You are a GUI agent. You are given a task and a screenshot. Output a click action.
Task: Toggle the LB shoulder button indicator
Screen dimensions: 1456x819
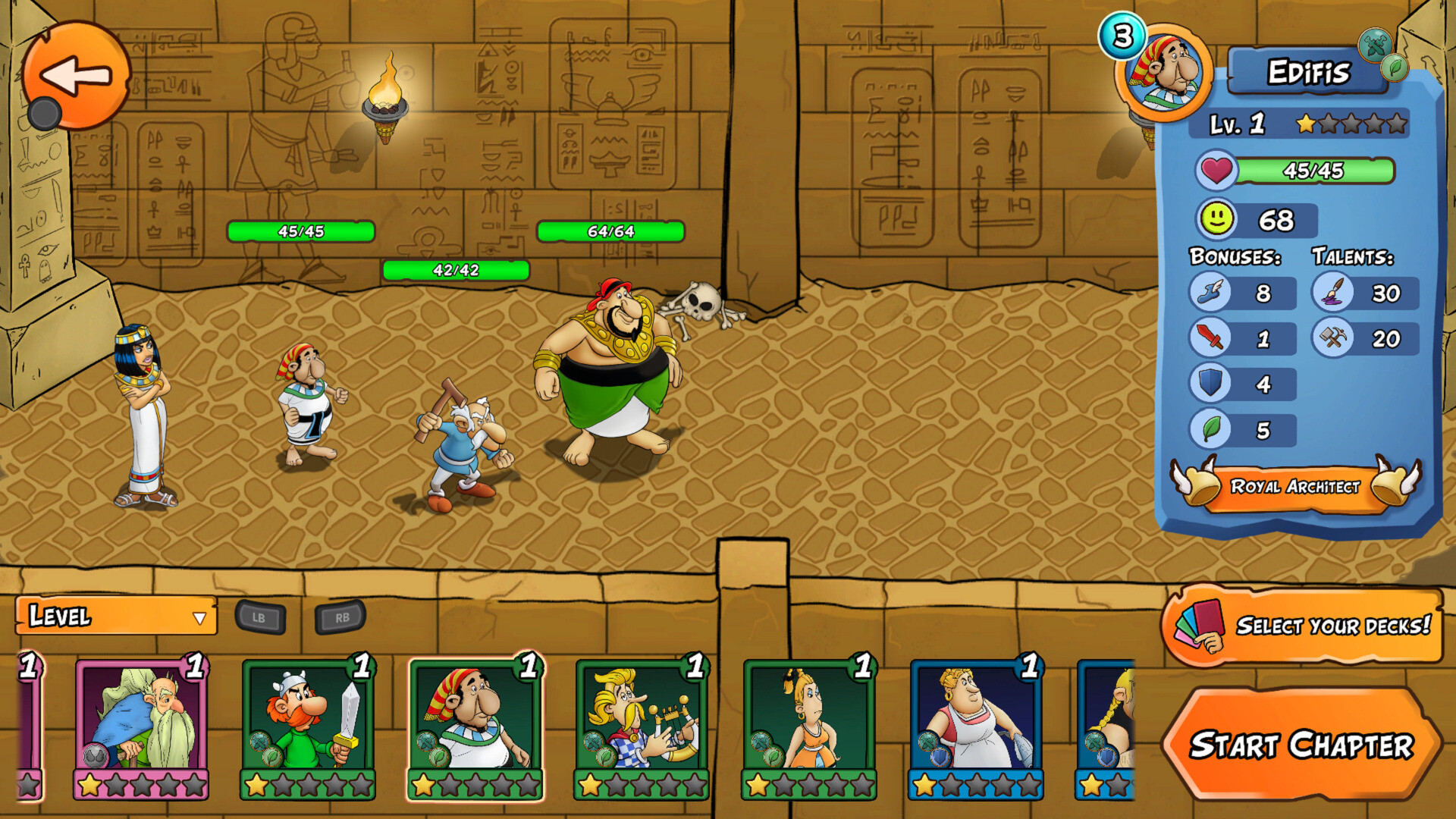pyautogui.click(x=259, y=617)
